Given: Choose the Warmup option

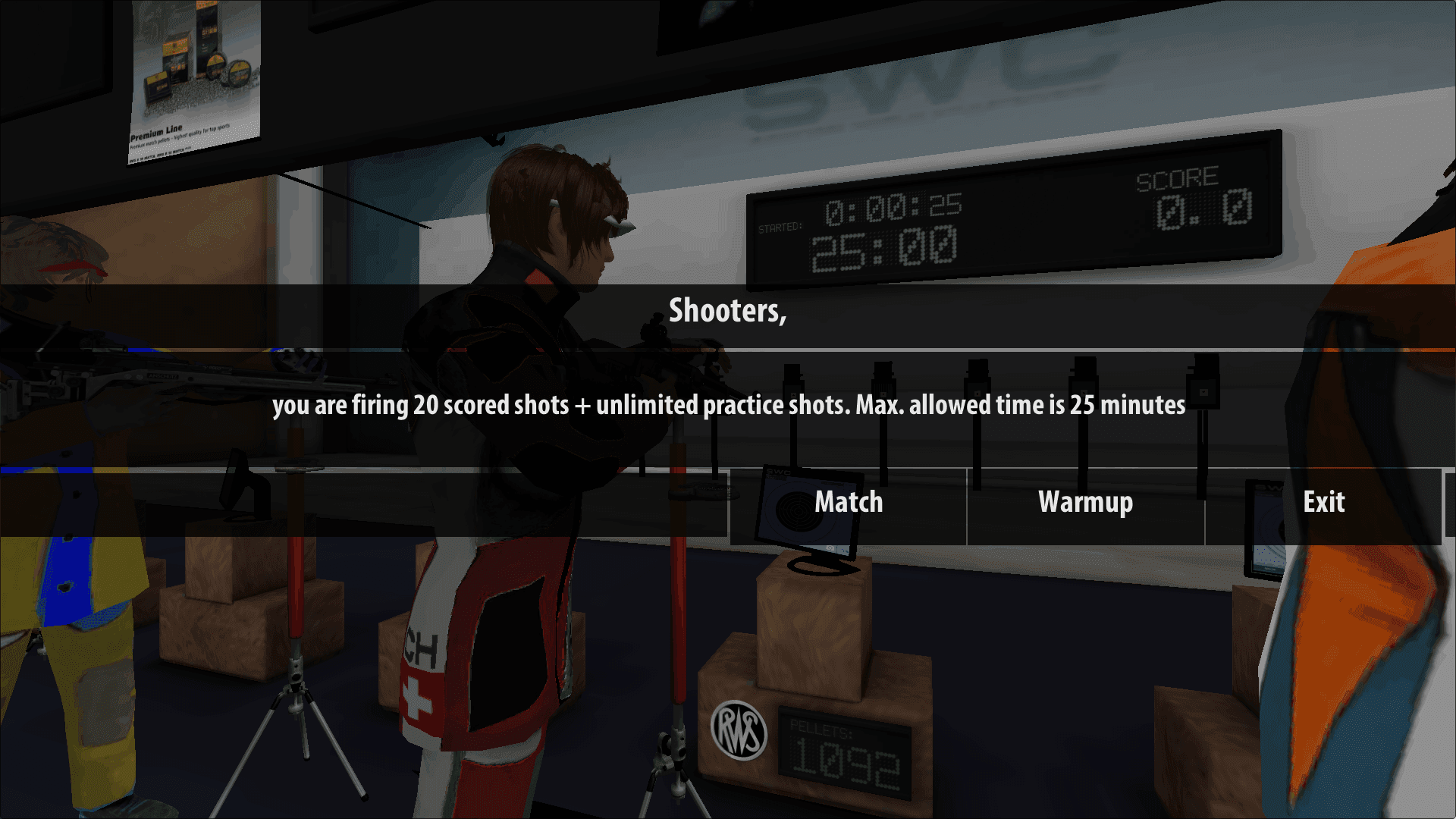Looking at the screenshot, I should coord(1085,503).
